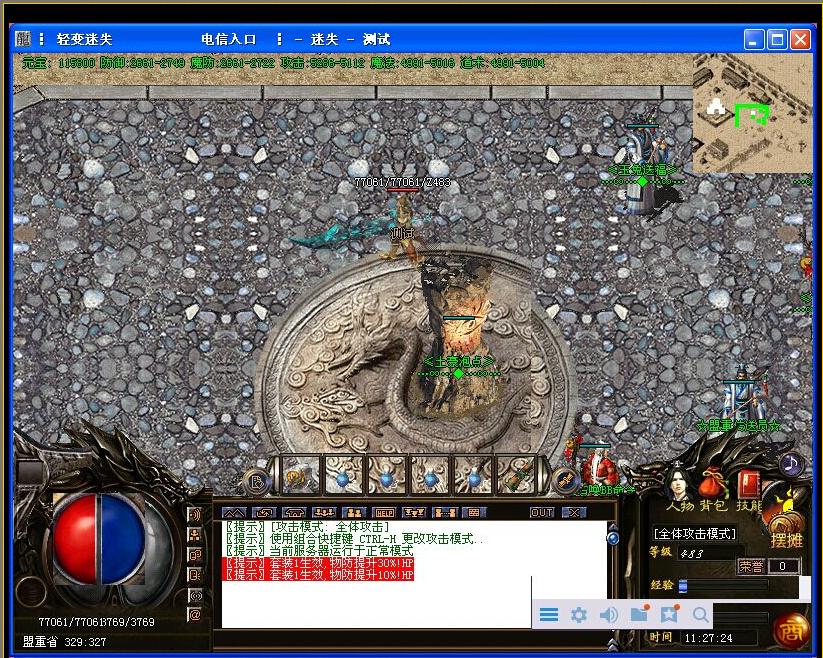
Task: Click the 荣誉 honor button
Action: (751, 566)
